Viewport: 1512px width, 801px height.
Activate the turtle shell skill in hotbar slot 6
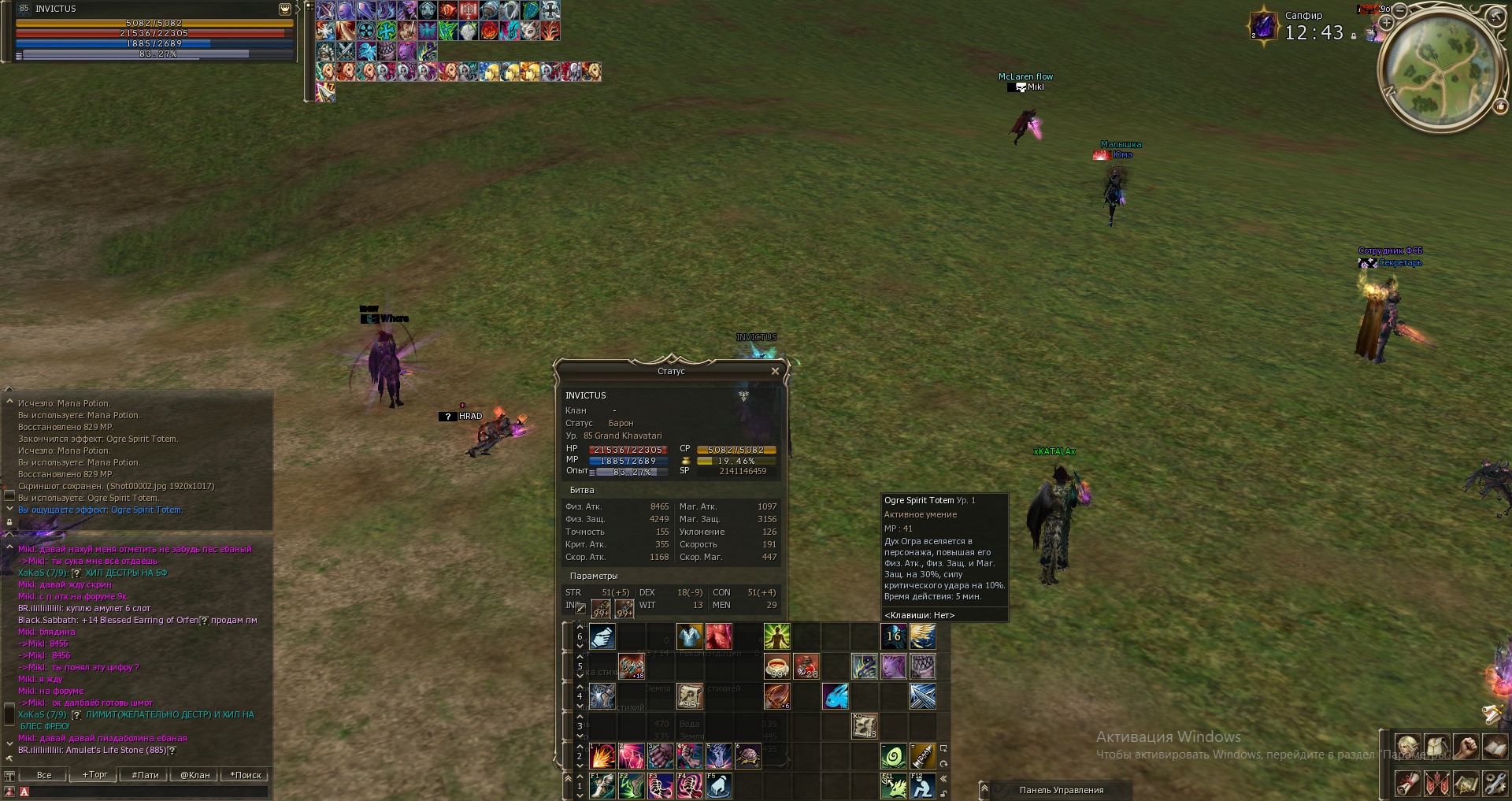tap(748, 756)
